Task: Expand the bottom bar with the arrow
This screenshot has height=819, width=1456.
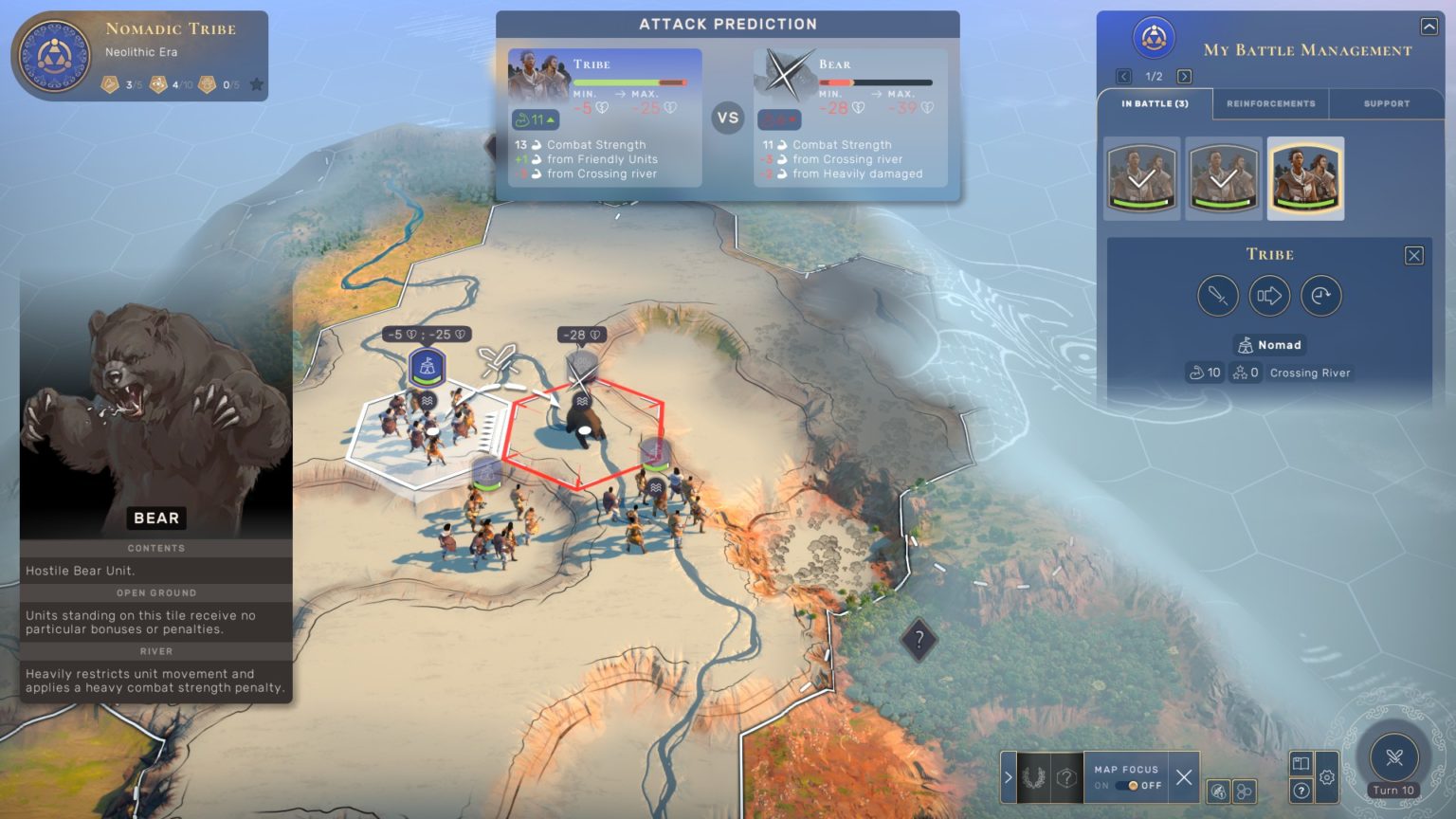Action: coord(1009,778)
